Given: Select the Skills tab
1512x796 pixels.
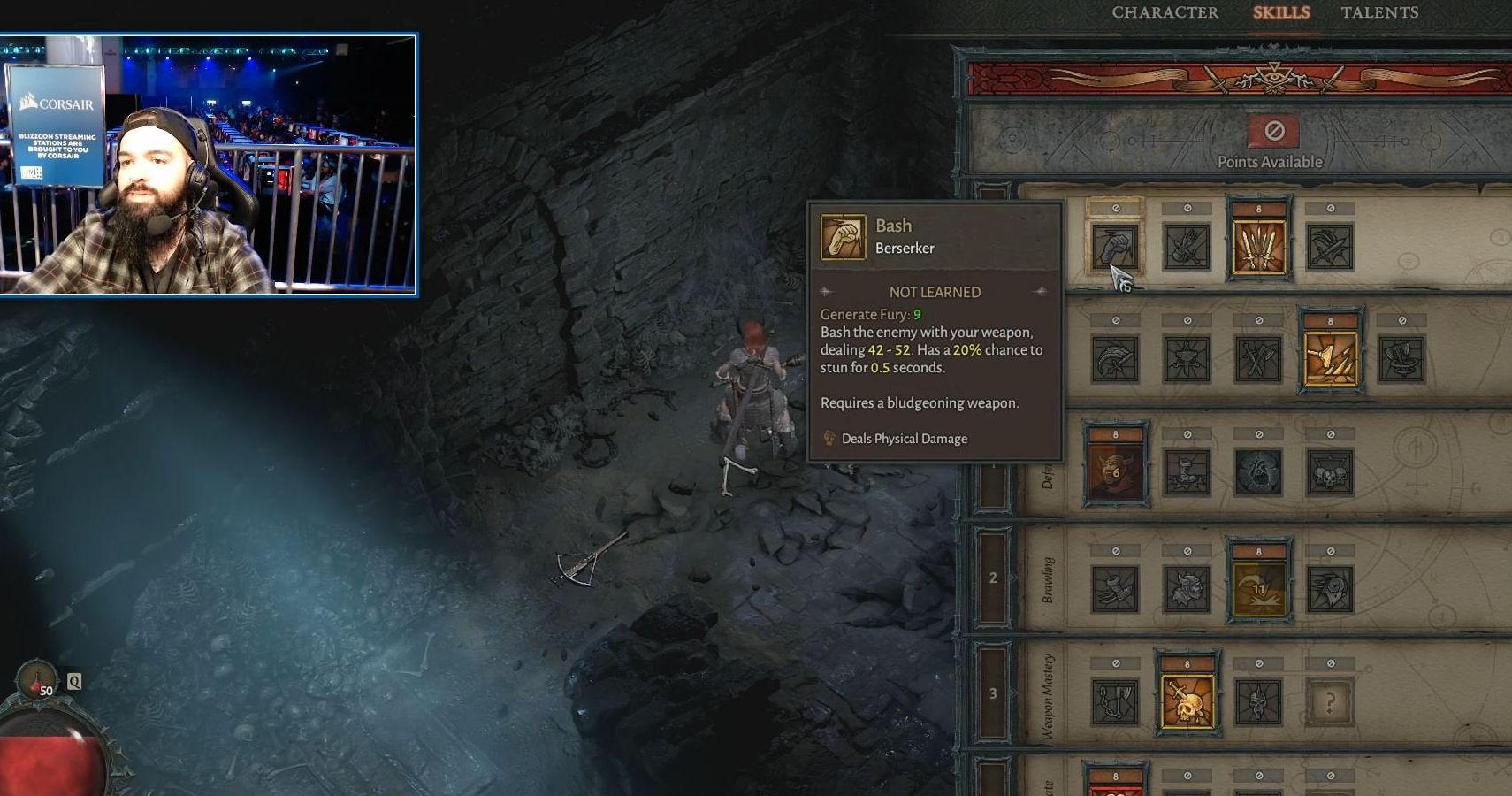Looking at the screenshot, I should tap(1281, 12).
